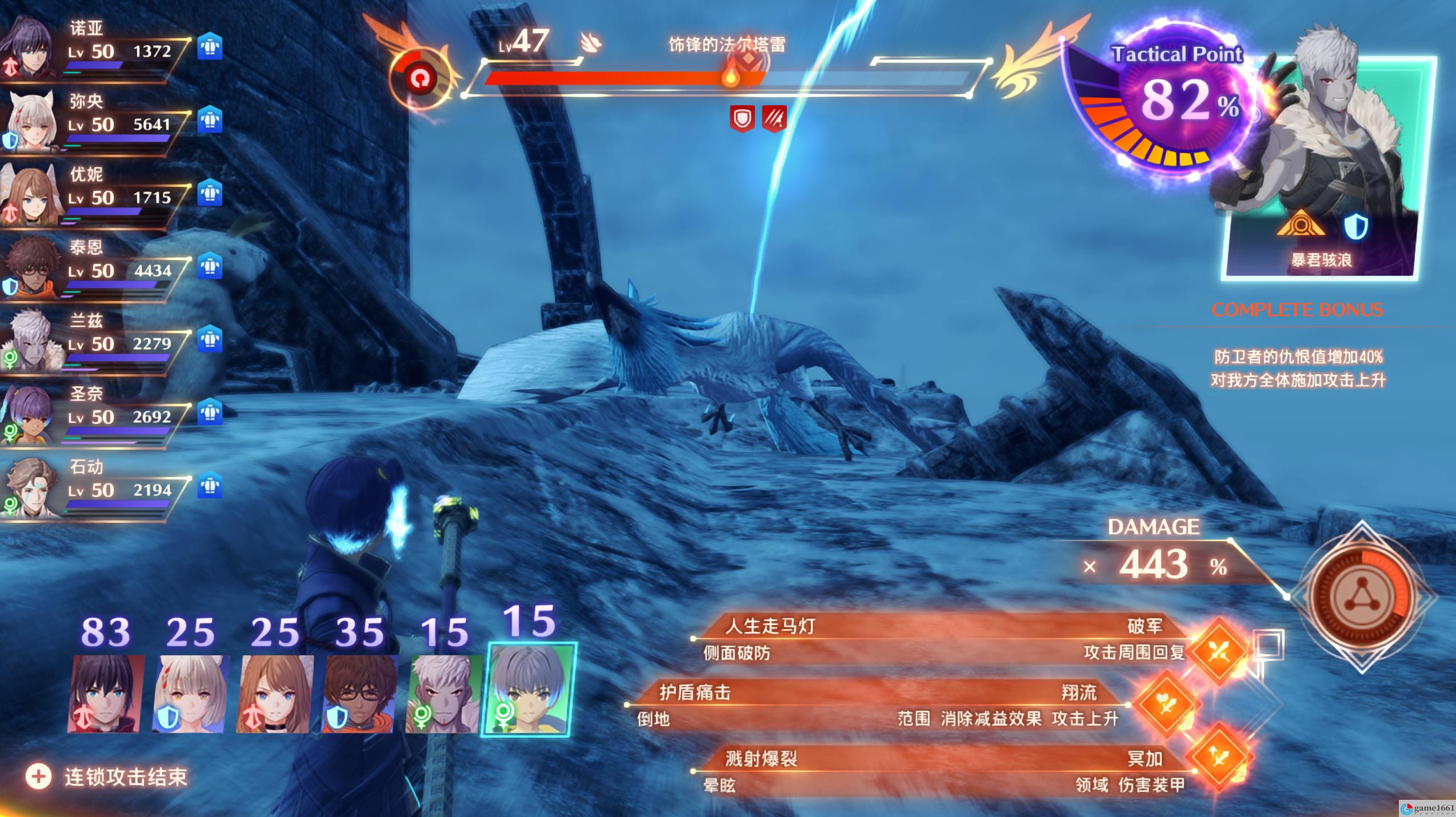Choose the glasses-wearing Taion portrait with 35 TP
1456x817 pixels.
point(359,694)
